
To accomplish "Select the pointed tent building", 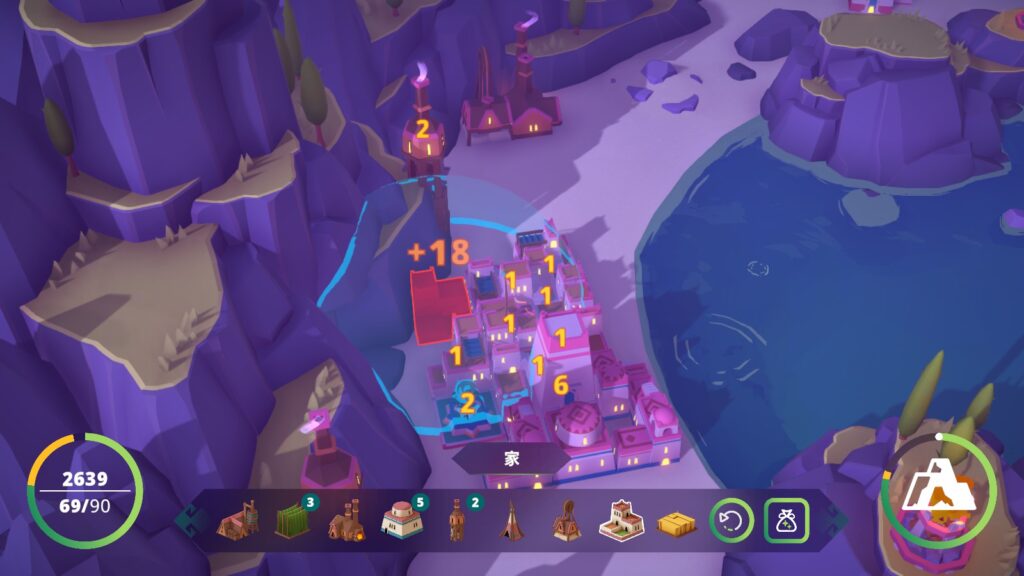I will (511, 520).
